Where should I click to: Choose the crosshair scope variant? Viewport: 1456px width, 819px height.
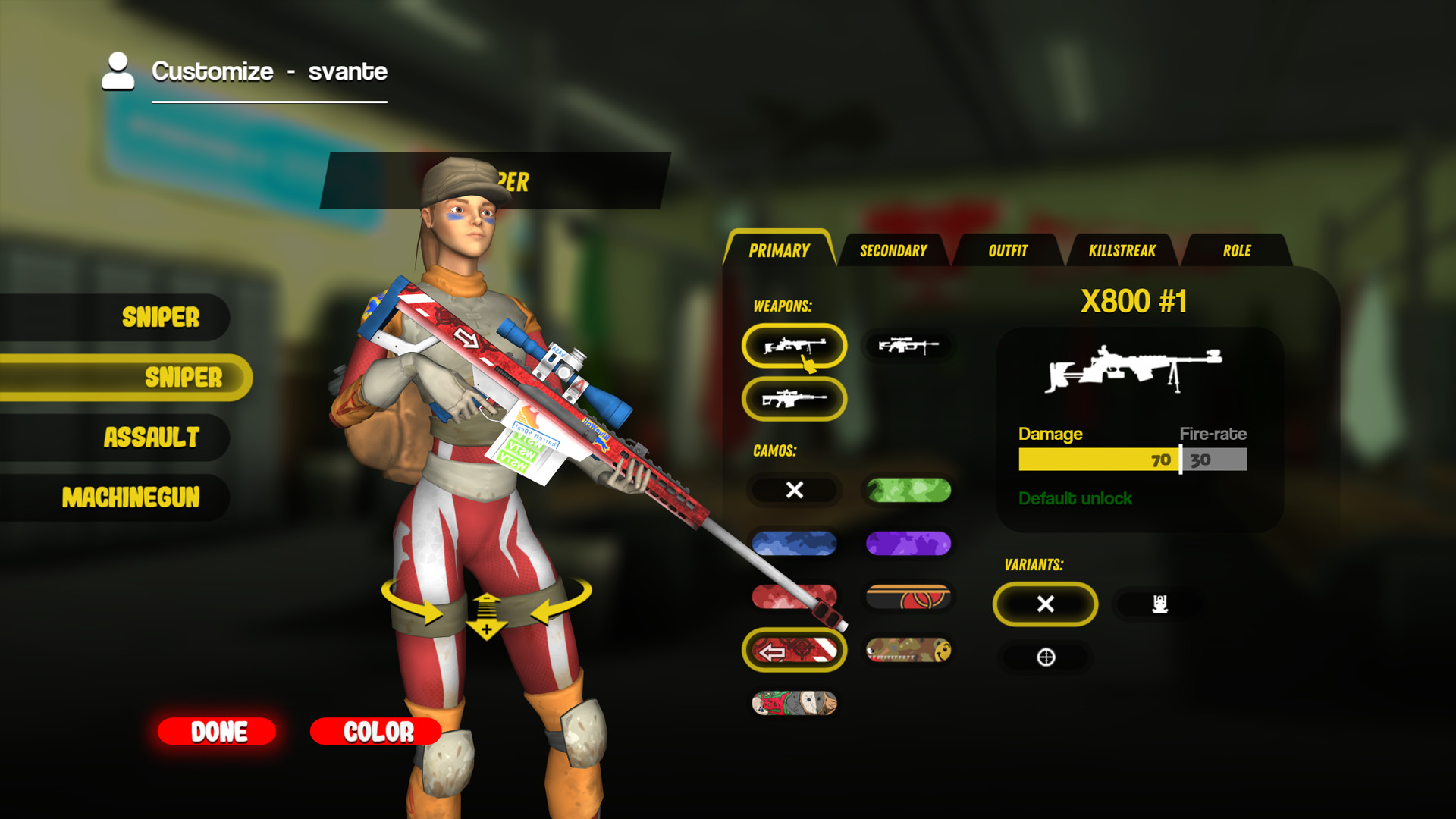pyautogui.click(x=1046, y=657)
